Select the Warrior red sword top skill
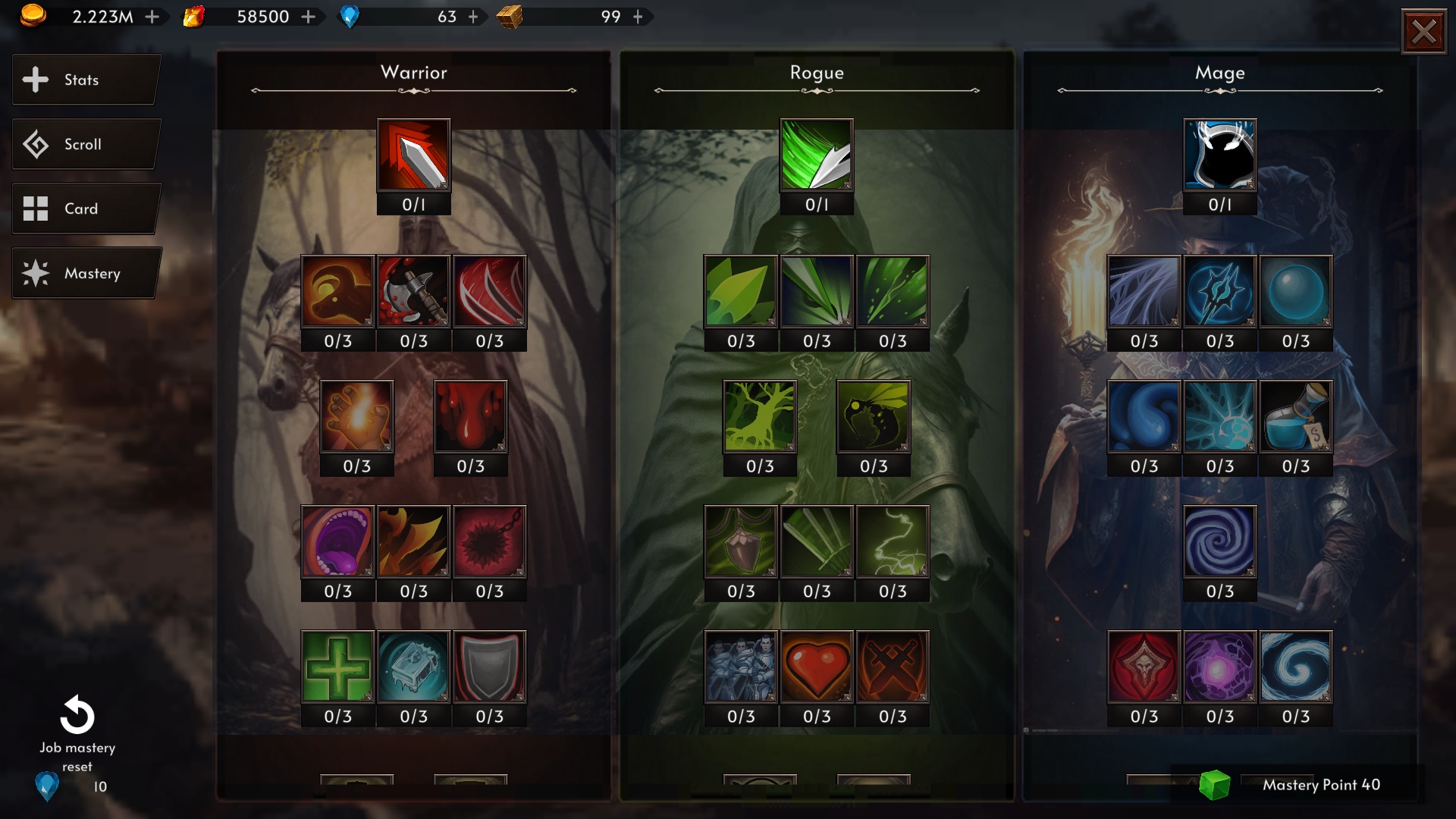This screenshot has height=819, width=1456. click(413, 155)
